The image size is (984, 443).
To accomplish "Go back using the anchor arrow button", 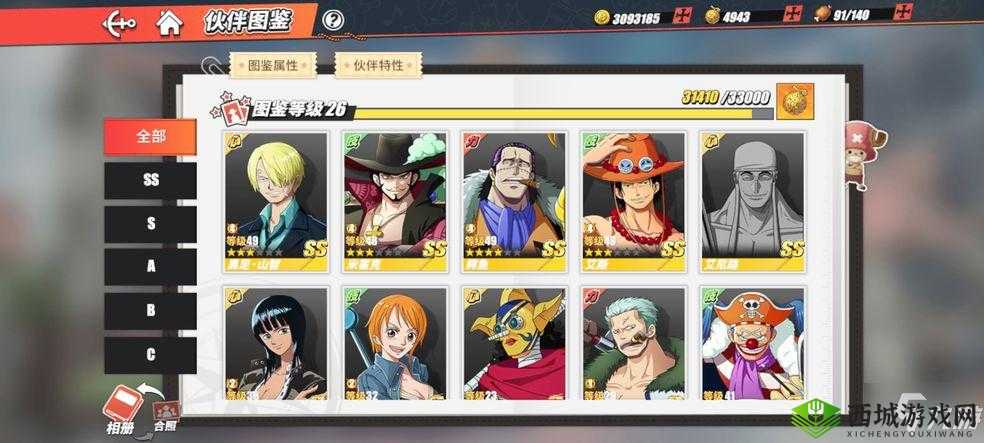I will [120, 20].
